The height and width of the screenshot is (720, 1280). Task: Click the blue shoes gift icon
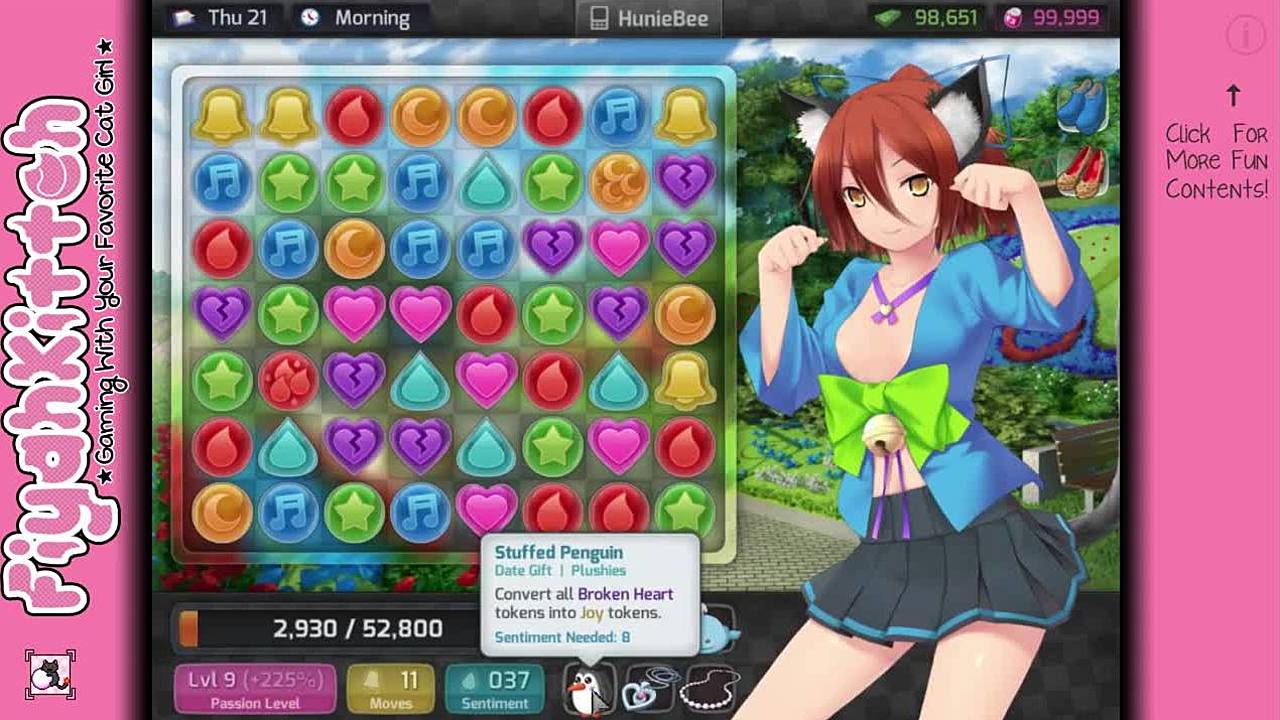pos(1083,105)
